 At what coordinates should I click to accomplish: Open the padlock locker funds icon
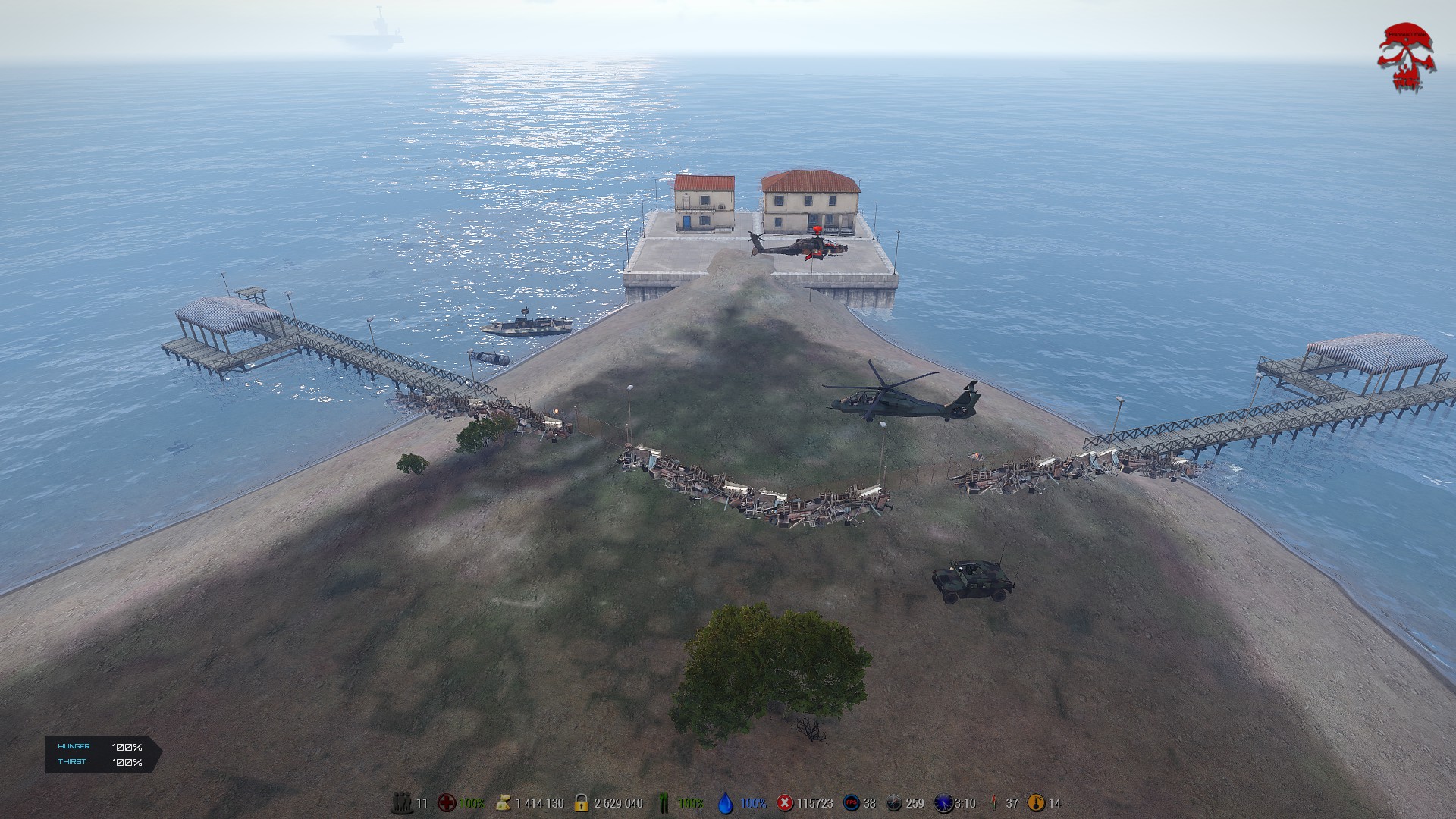pyautogui.click(x=582, y=803)
